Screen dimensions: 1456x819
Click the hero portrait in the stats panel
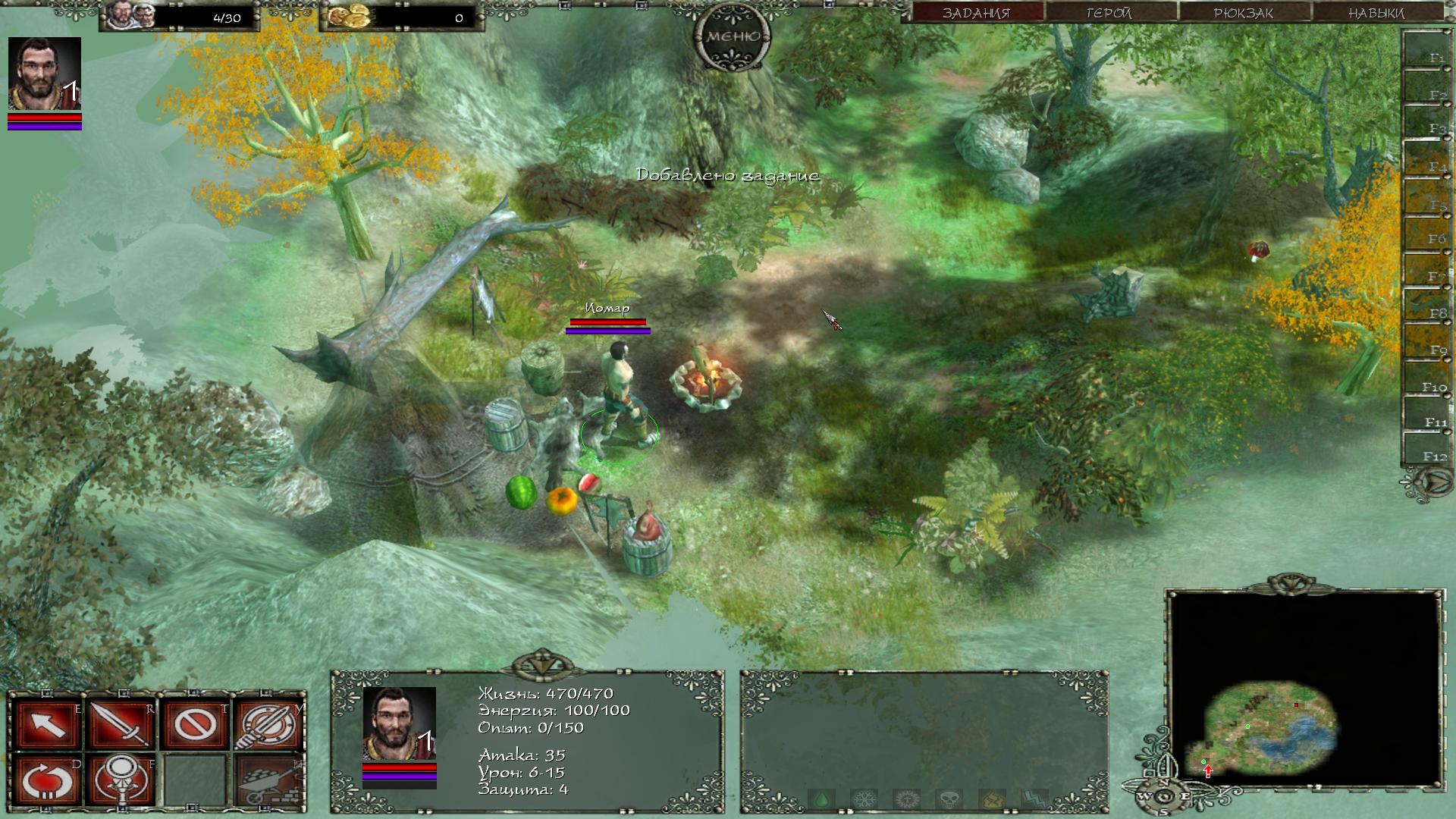coord(399,723)
